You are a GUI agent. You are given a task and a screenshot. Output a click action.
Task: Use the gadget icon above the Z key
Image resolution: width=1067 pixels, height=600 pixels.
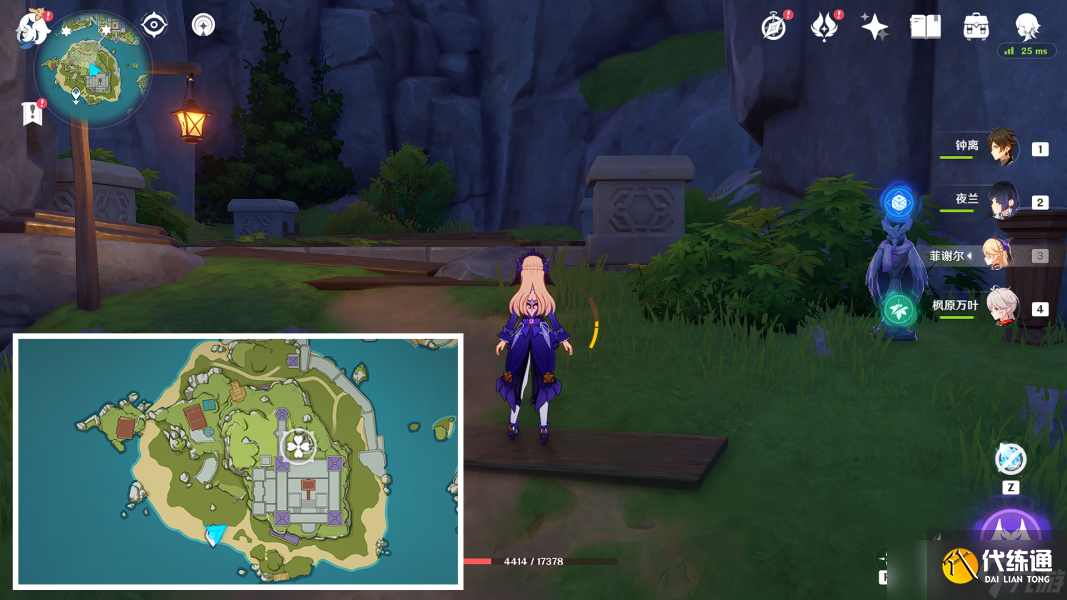pyautogui.click(x=1010, y=460)
